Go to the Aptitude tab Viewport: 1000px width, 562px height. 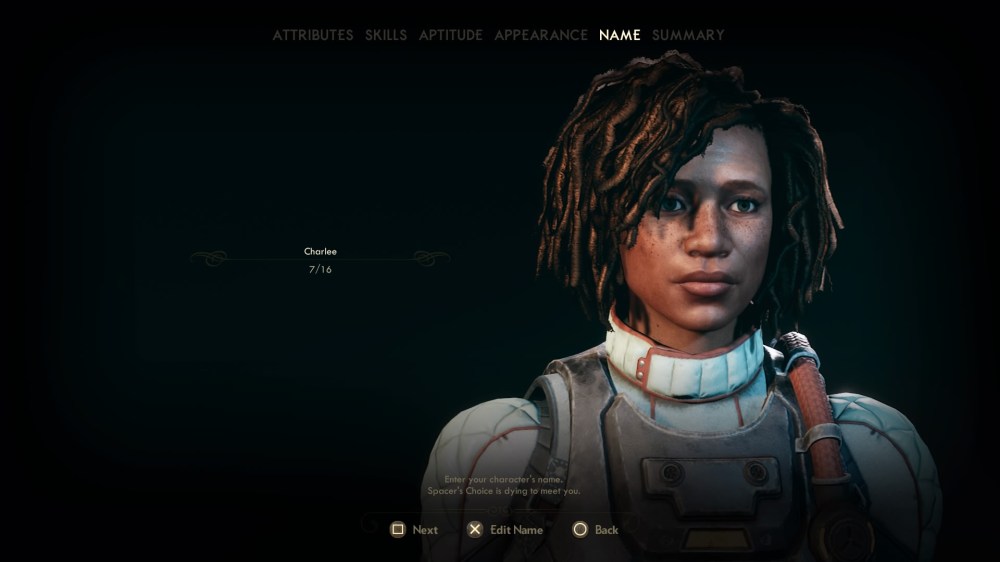coord(450,35)
